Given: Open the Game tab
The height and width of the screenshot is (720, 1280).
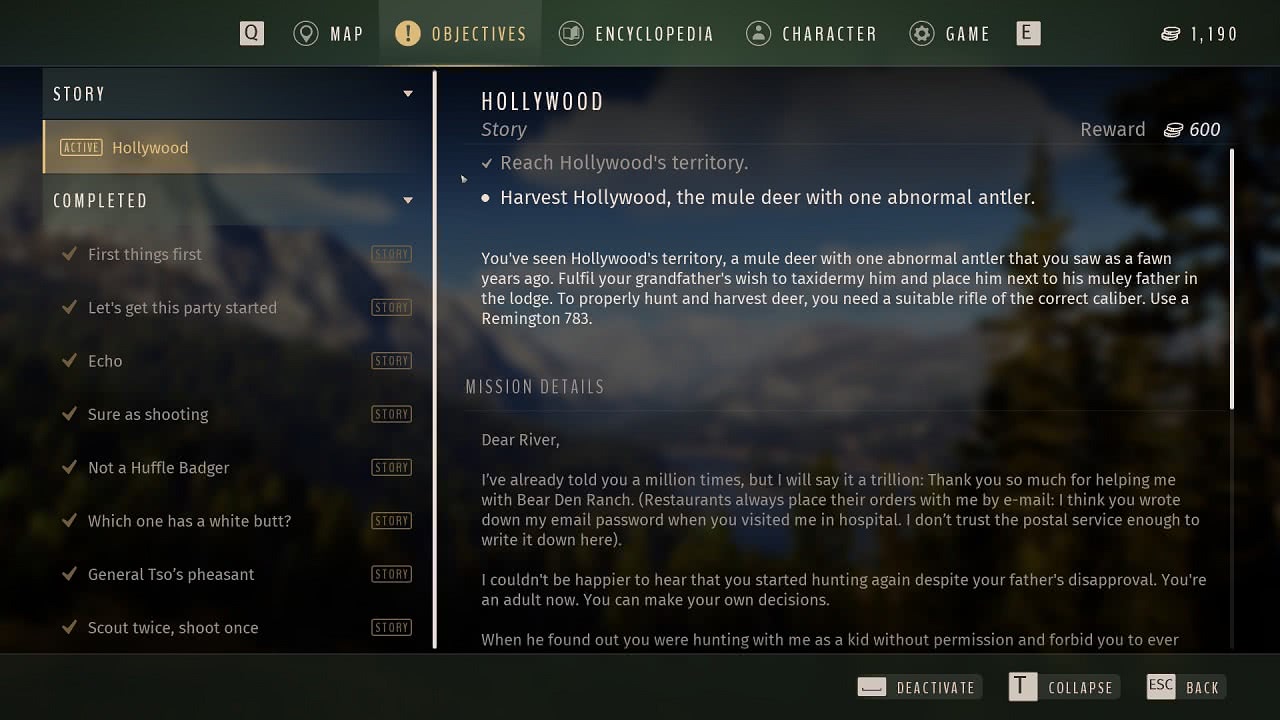Looking at the screenshot, I should pyautogui.click(x=949, y=34).
